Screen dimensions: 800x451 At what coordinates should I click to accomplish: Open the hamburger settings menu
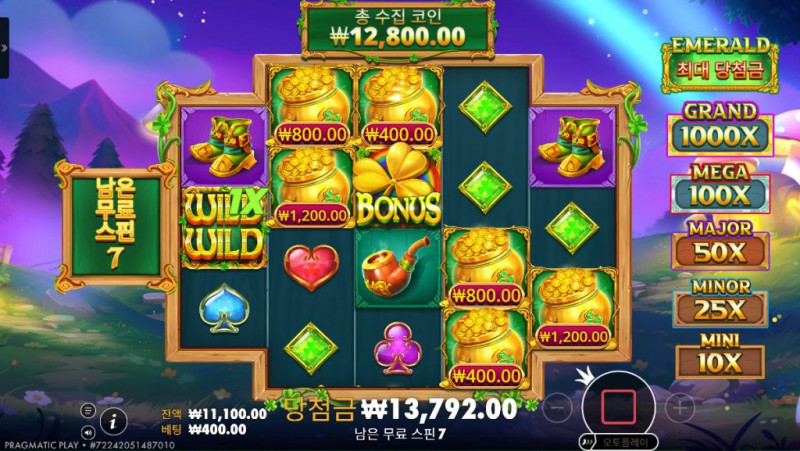click(88, 410)
